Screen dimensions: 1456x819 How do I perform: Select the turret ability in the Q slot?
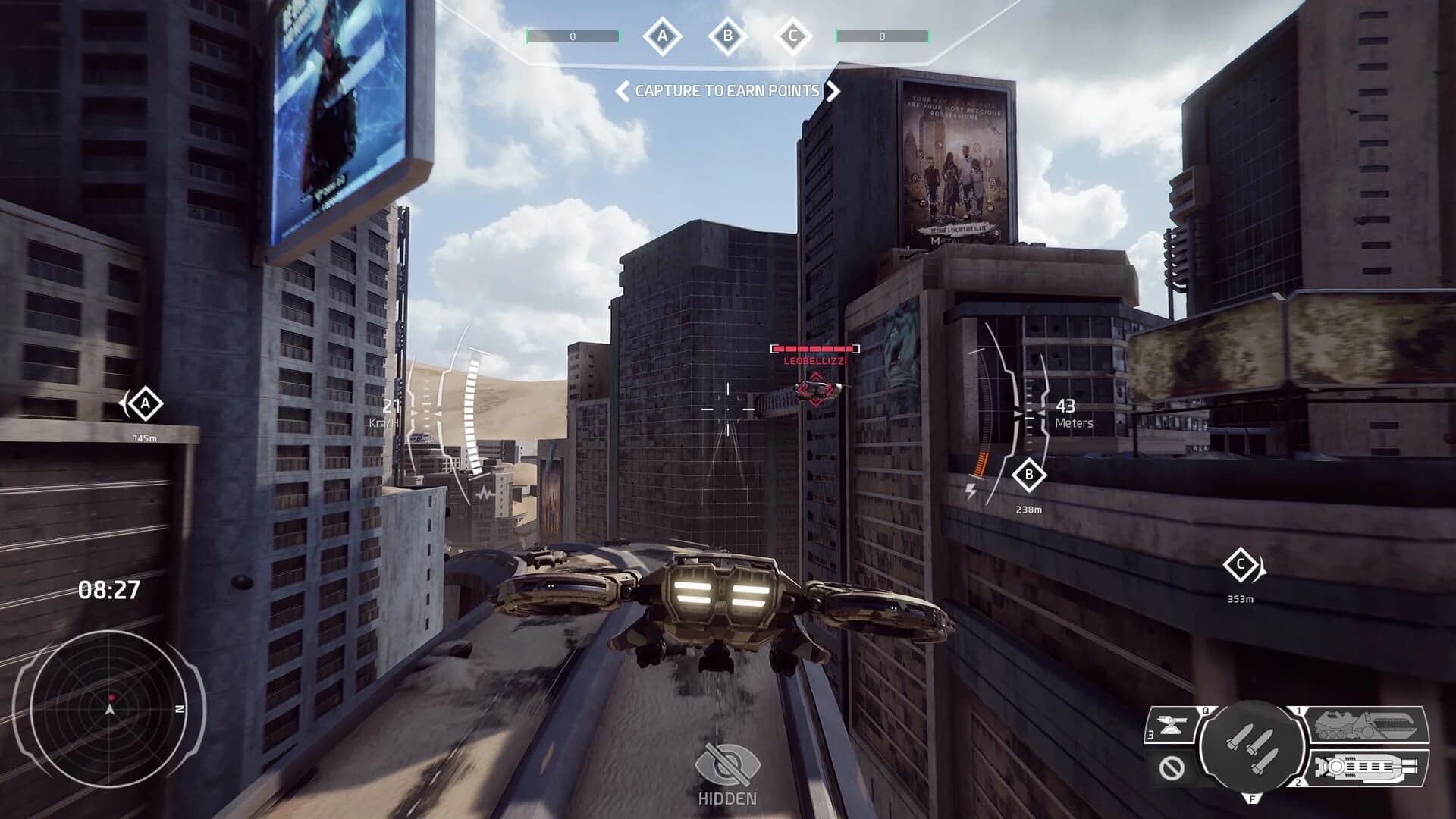[1170, 725]
